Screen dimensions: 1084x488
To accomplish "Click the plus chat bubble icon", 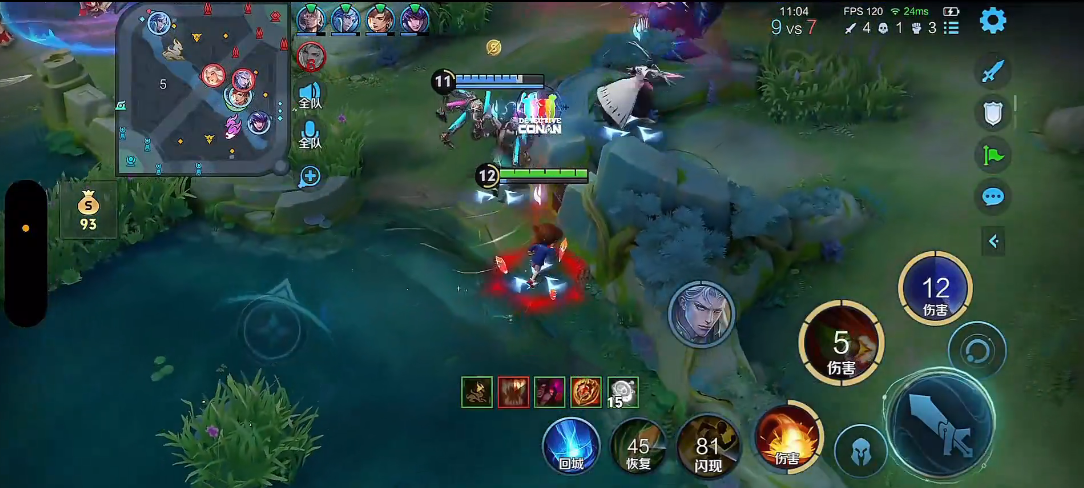I will coord(310,177).
